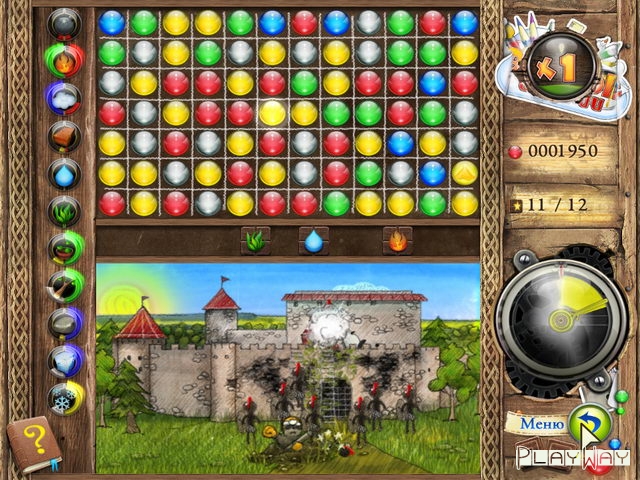The width and height of the screenshot is (640, 480).
Task: Click the flame tile below the board
Action: pos(397,240)
